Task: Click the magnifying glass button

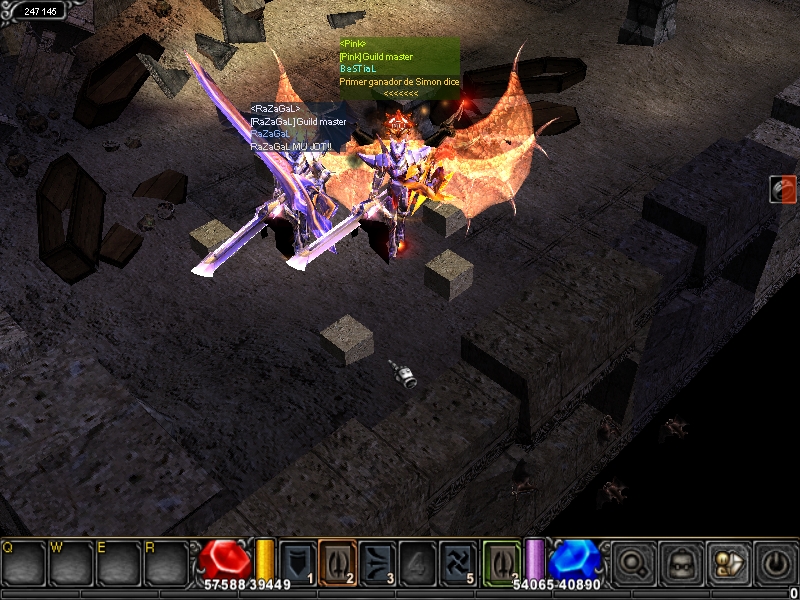Action: 634,562
